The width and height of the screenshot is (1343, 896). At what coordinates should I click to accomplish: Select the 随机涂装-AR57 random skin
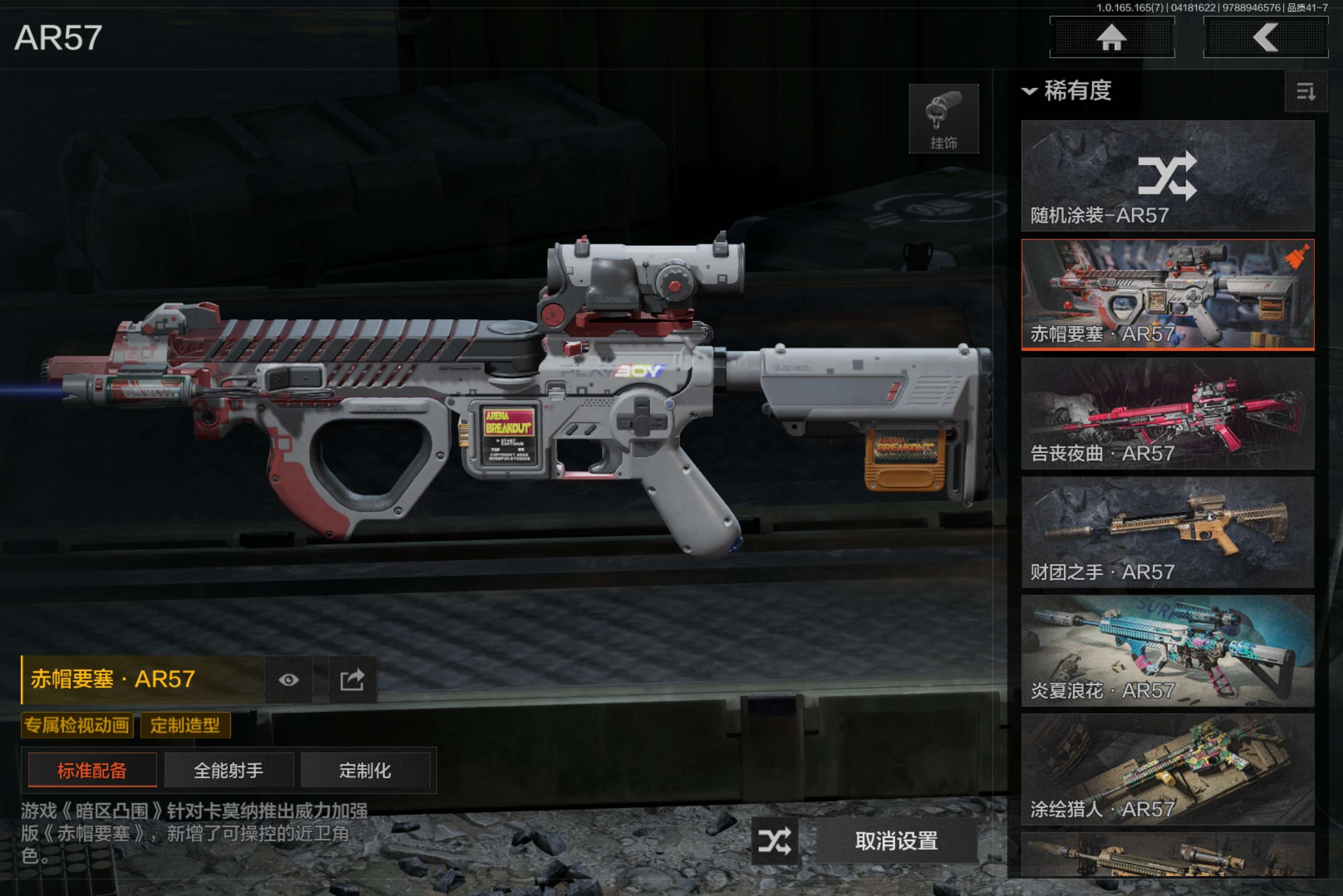tap(1167, 176)
